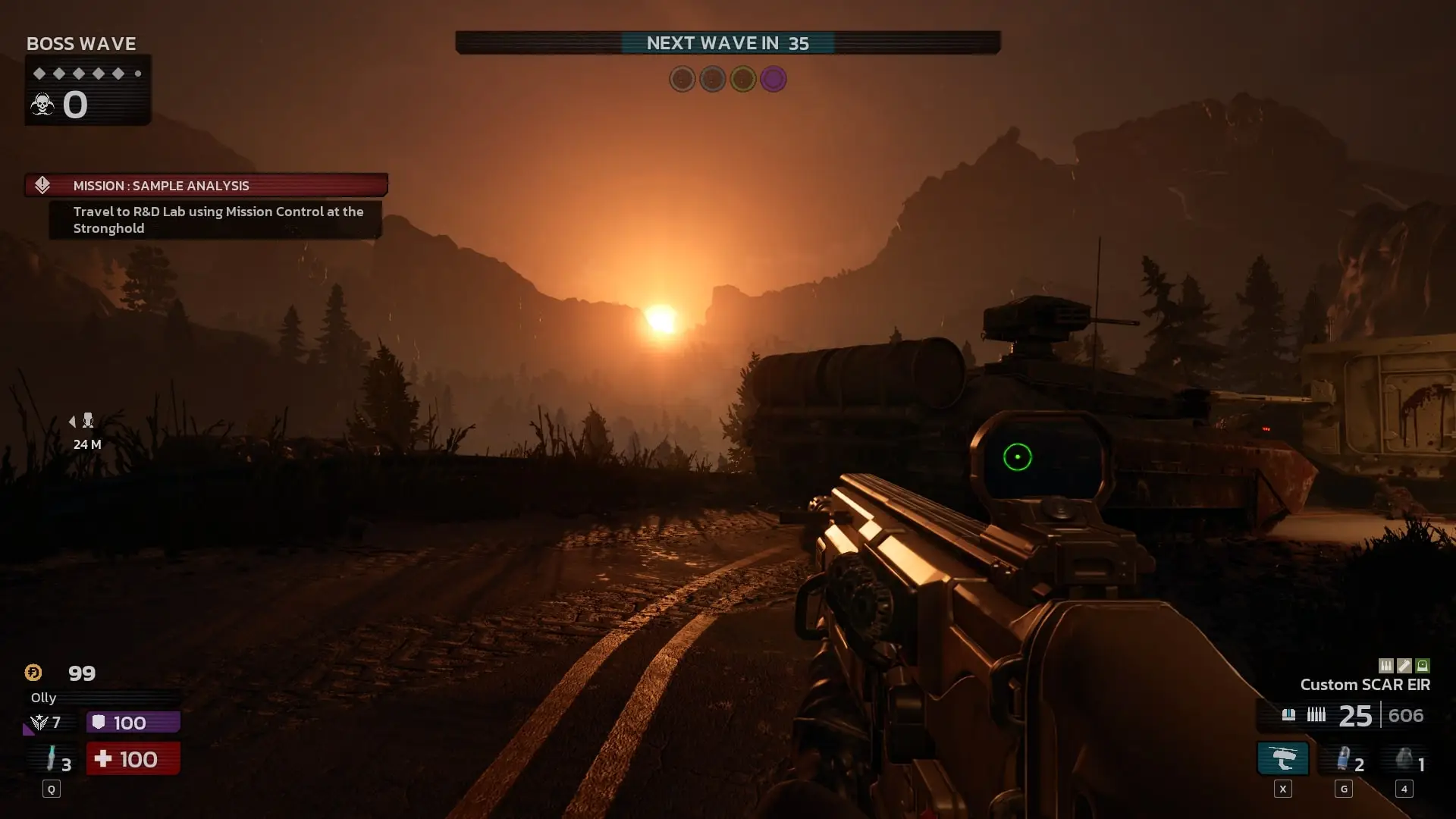Use the healing syringe item slot
This screenshot has height=819, width=1456.
click(x=52, y=759)
